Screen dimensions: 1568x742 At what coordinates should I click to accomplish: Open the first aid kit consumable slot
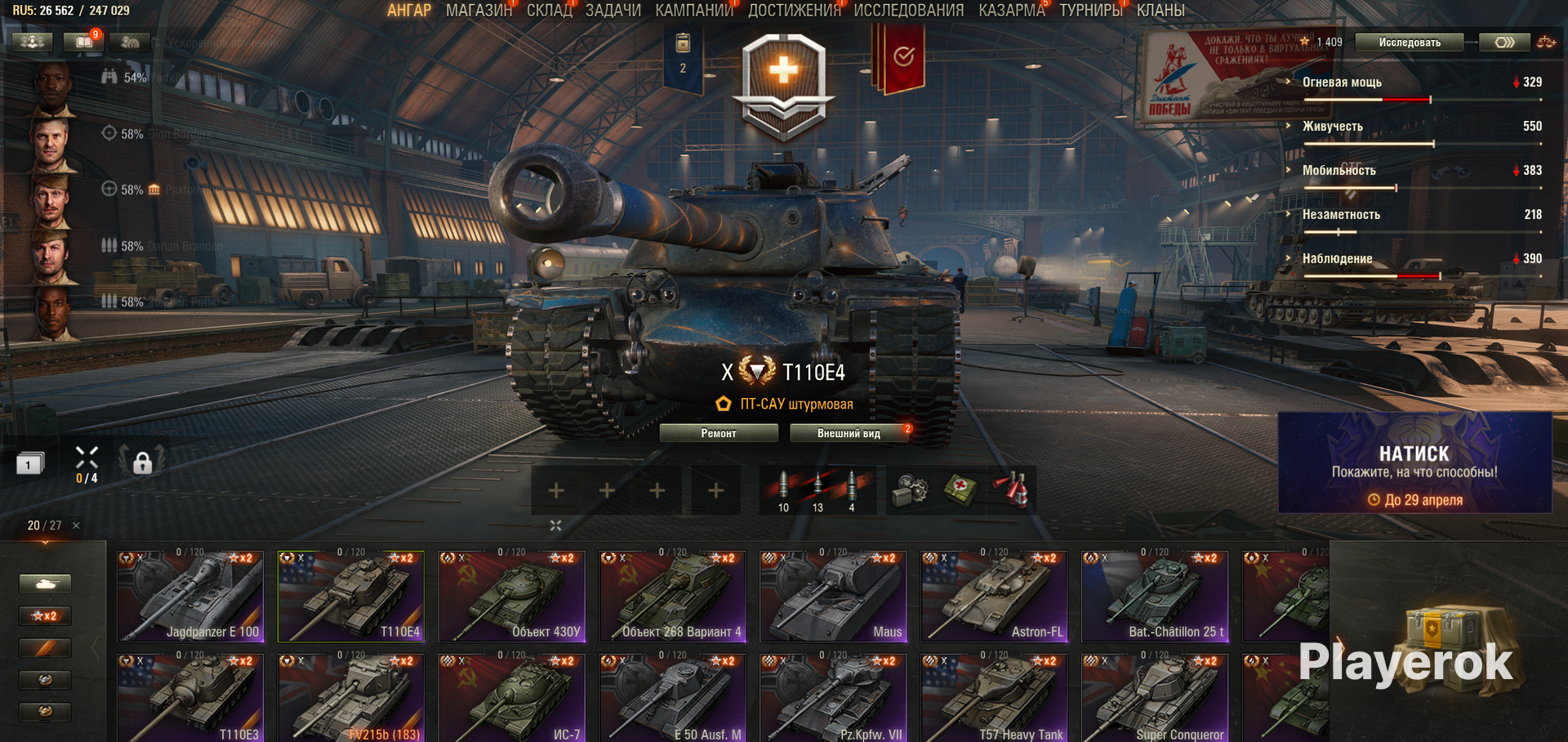(x=960, y=490)
